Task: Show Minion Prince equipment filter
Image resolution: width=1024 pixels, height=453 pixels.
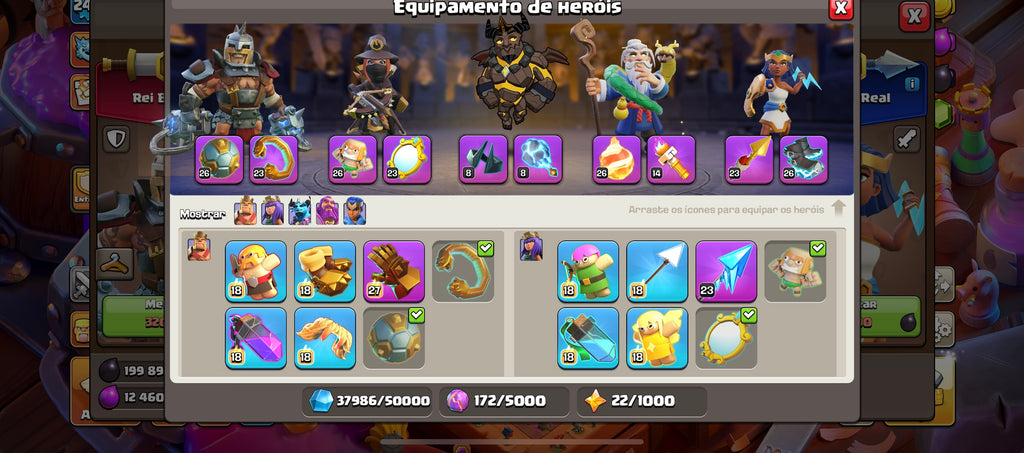Action: (x=300, y=211)
